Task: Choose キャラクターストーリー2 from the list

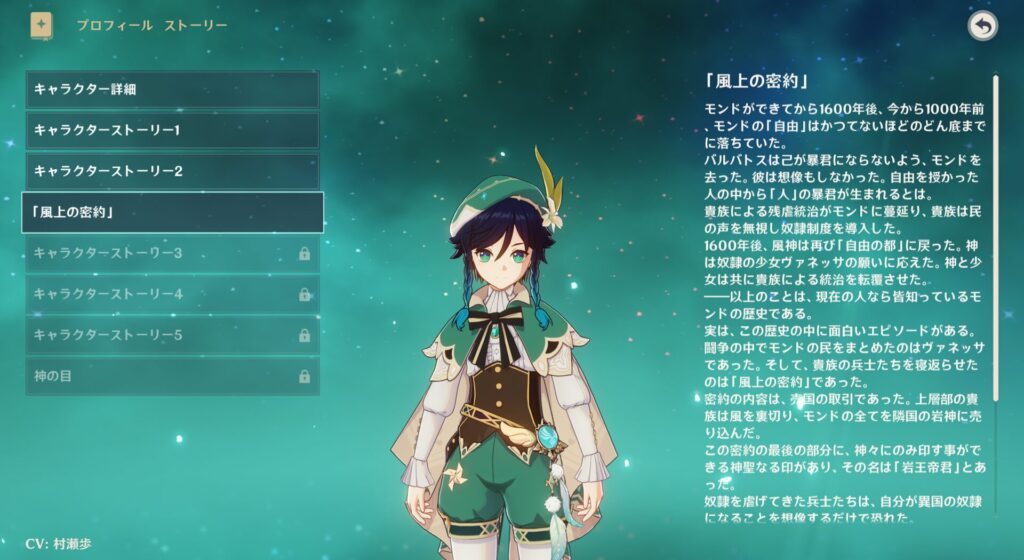Action: (x=172, y=171)
